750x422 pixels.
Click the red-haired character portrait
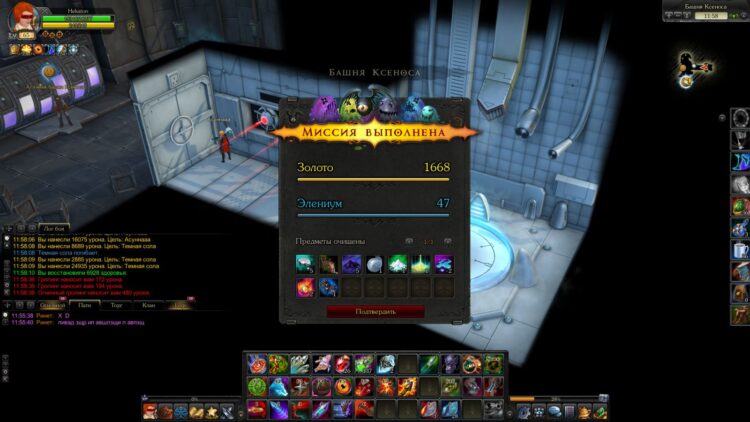21,17
